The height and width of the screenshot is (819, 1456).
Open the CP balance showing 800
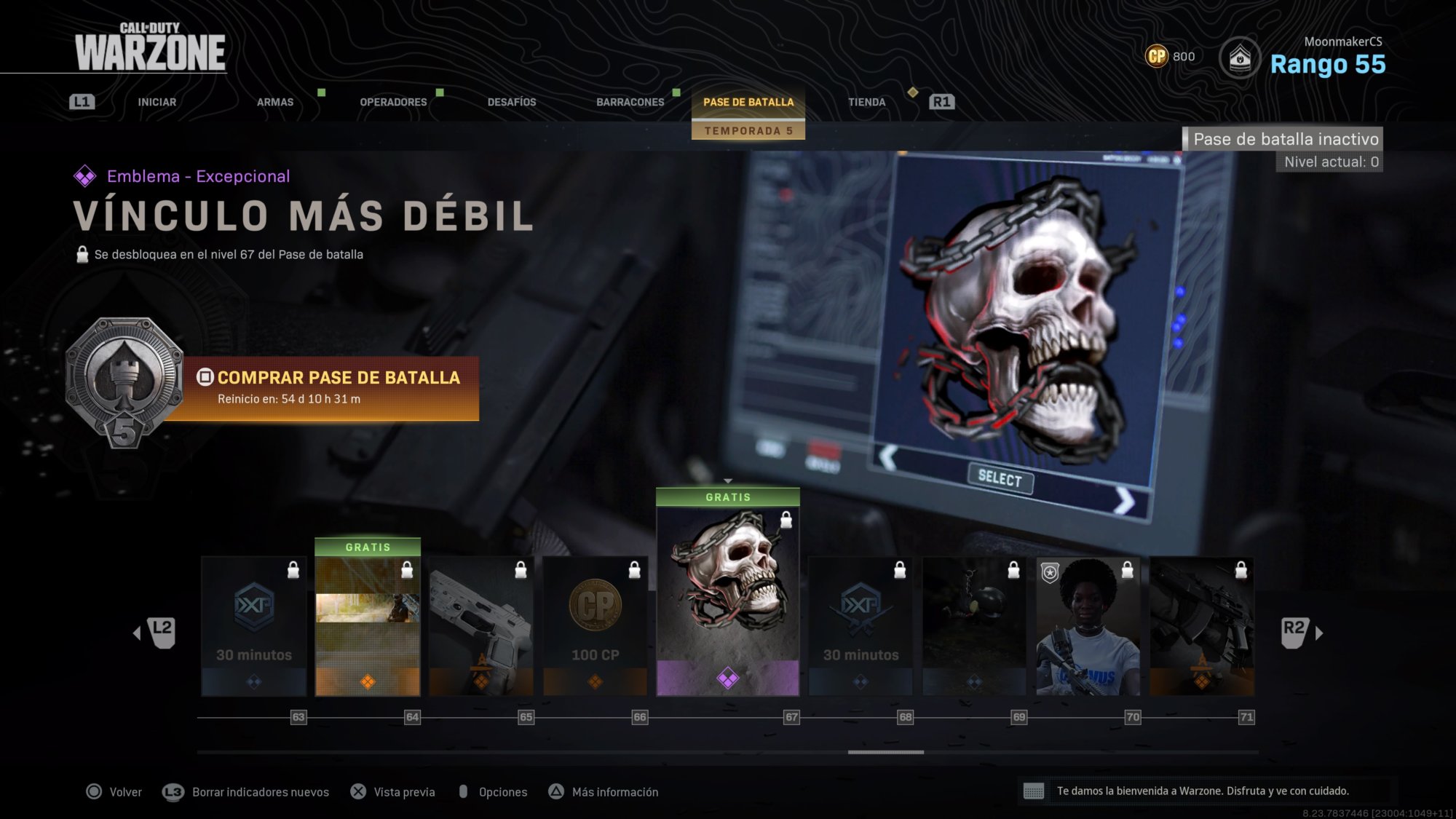click(1170, 56)
